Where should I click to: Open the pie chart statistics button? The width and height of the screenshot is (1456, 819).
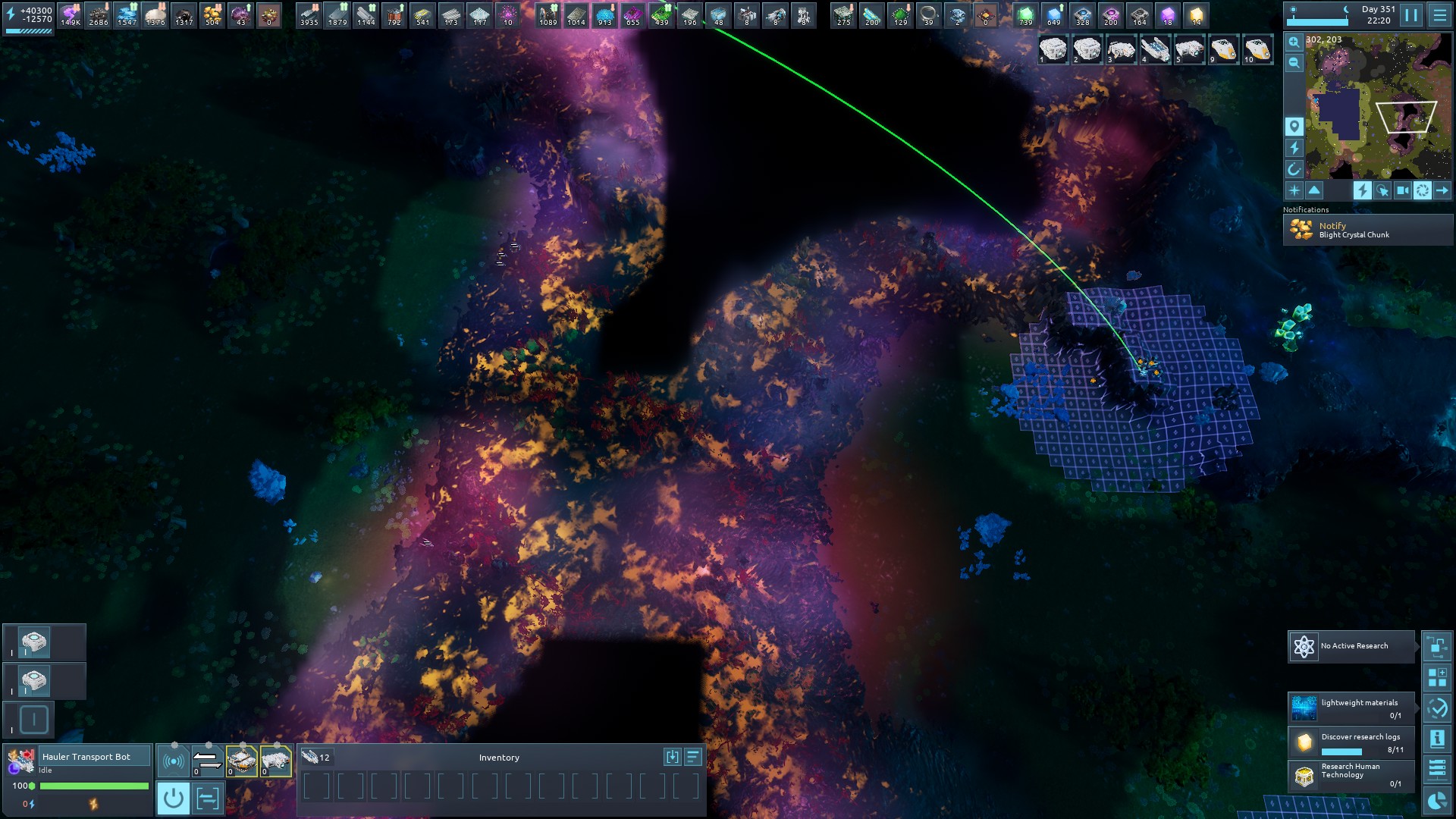pos(1437,801)
